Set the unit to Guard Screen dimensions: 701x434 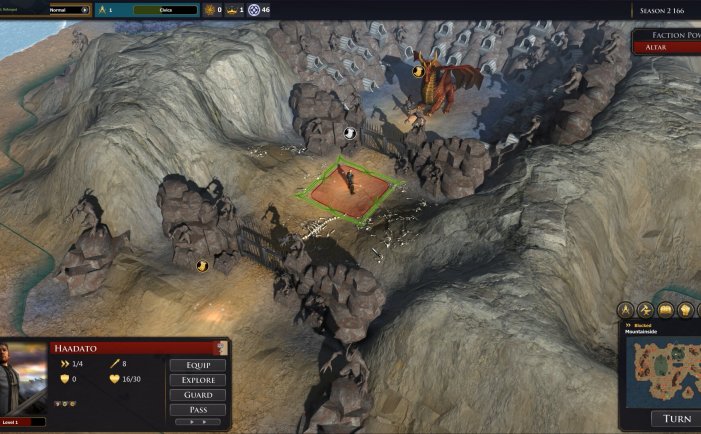[x=196, y=395]
